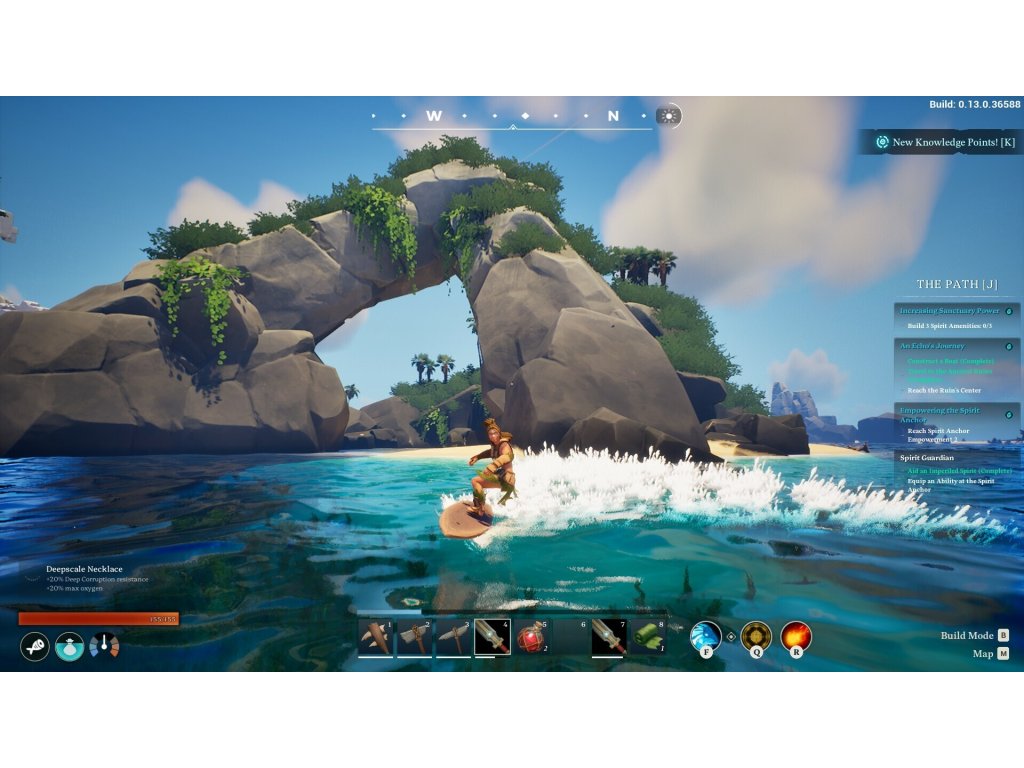1024x768 pixels.
Task: Select the An Echo's Journey quest
Action: (932, 346)
